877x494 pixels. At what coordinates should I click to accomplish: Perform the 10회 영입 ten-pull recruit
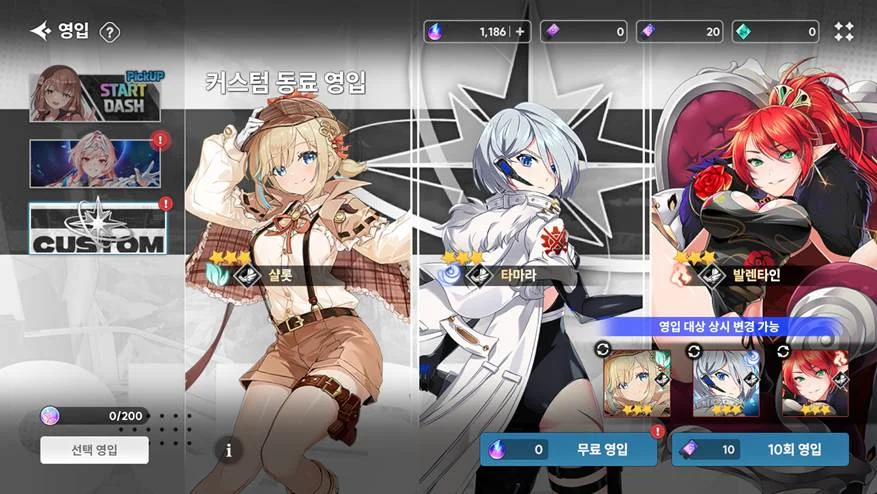click(x=760, y=449)
